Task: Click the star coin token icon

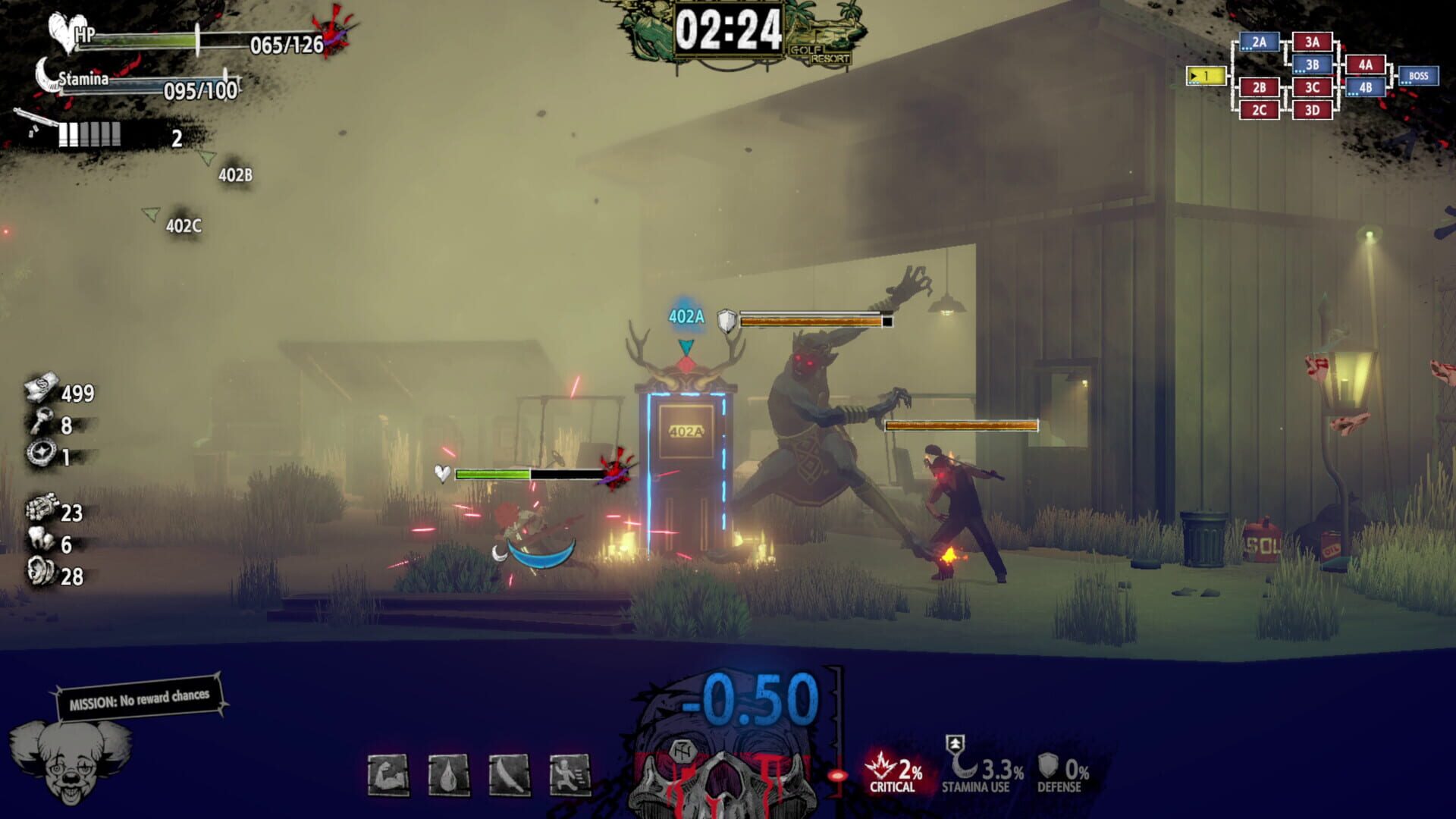Action: (42, 451)
